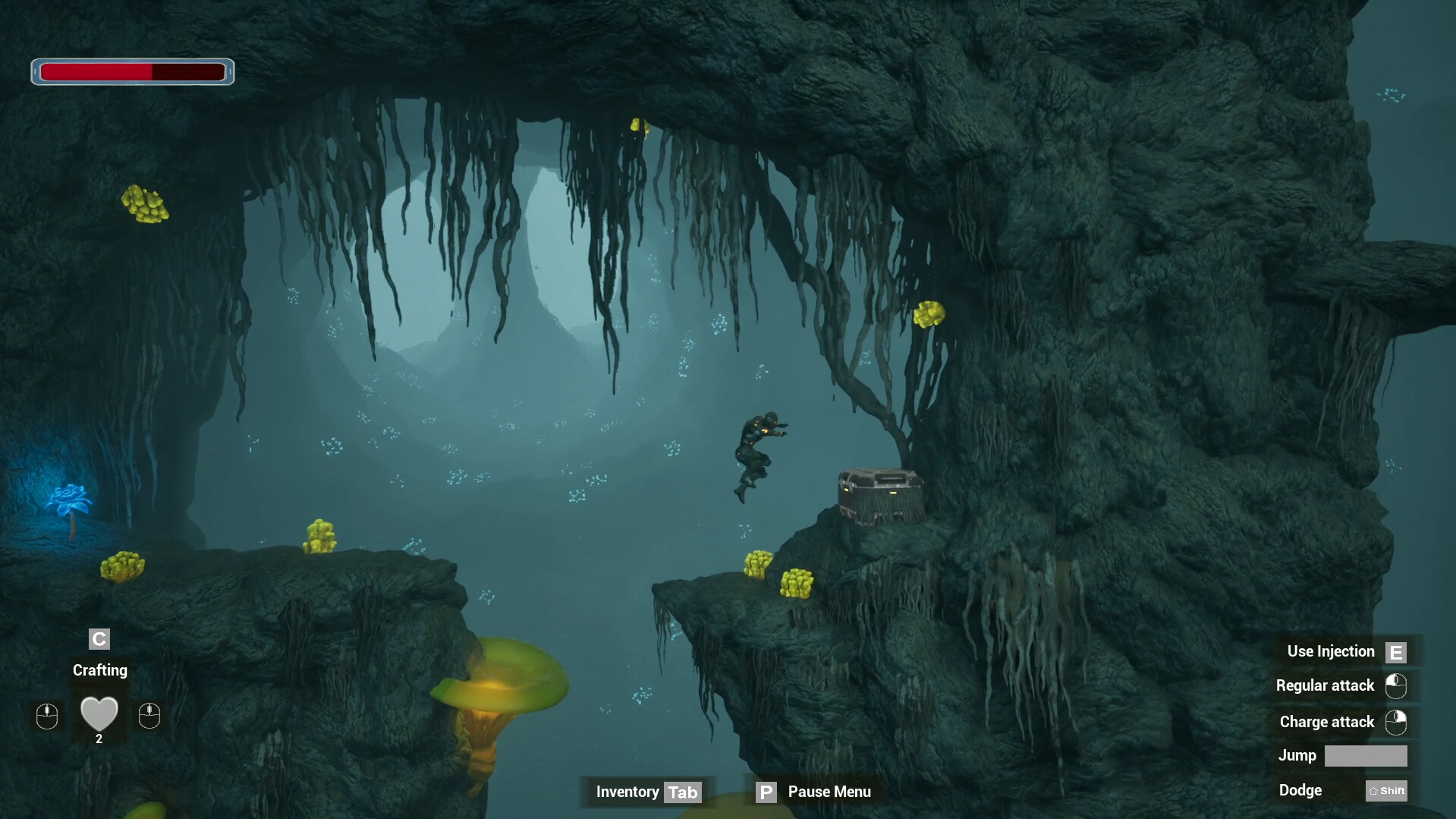Click the E key icon for Use Injection
The height and width of the screenshot is (819, 1456).
(1395, 650)
